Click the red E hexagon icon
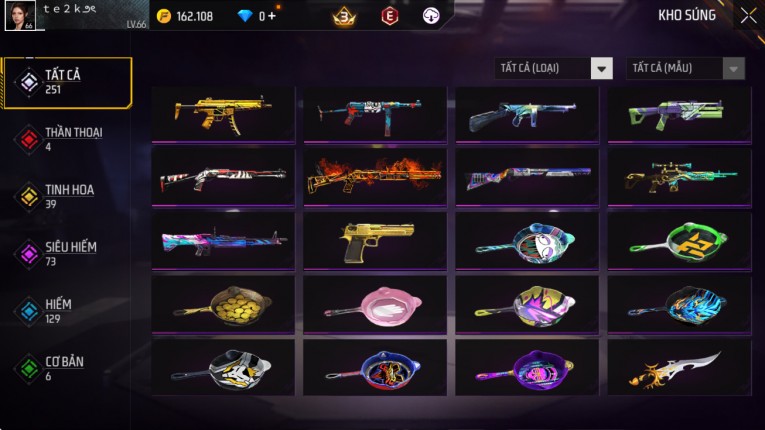This screenshot has width=765, height=430. [390, 16]
